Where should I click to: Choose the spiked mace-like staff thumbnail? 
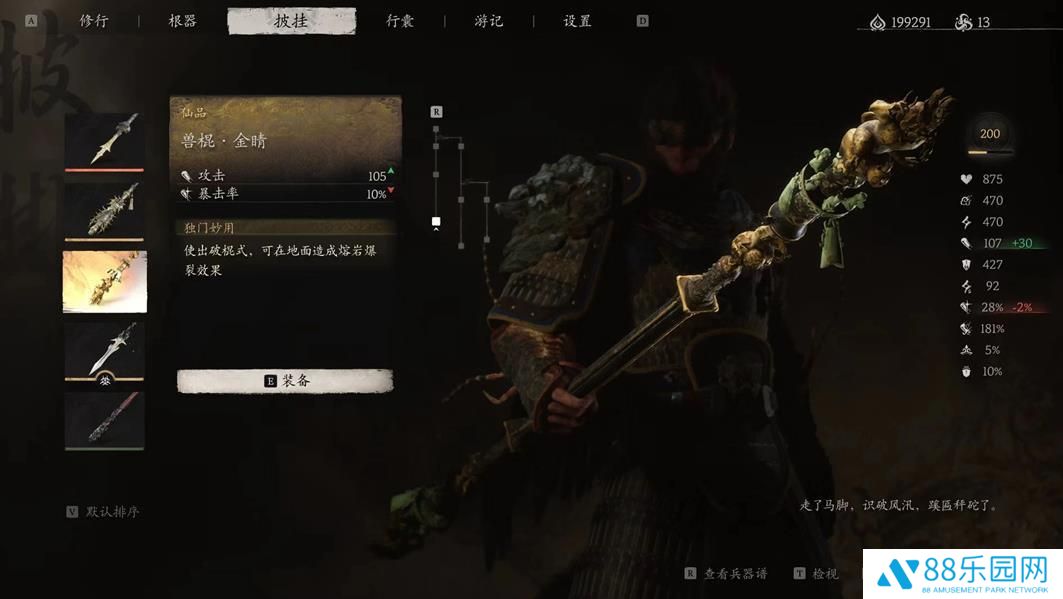pos(105,210)
